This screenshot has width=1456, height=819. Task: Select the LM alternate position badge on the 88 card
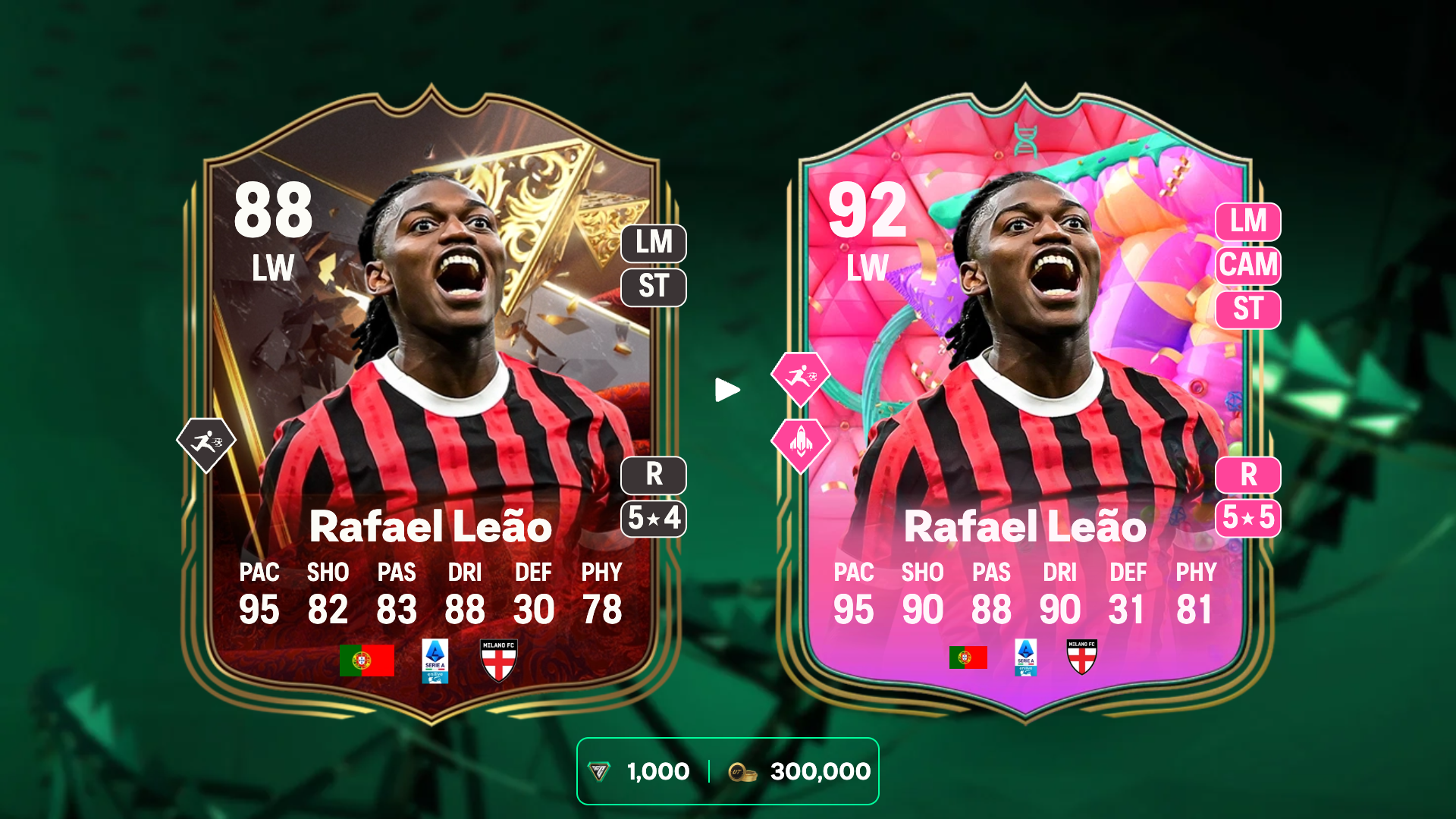[x=654, y=244]
